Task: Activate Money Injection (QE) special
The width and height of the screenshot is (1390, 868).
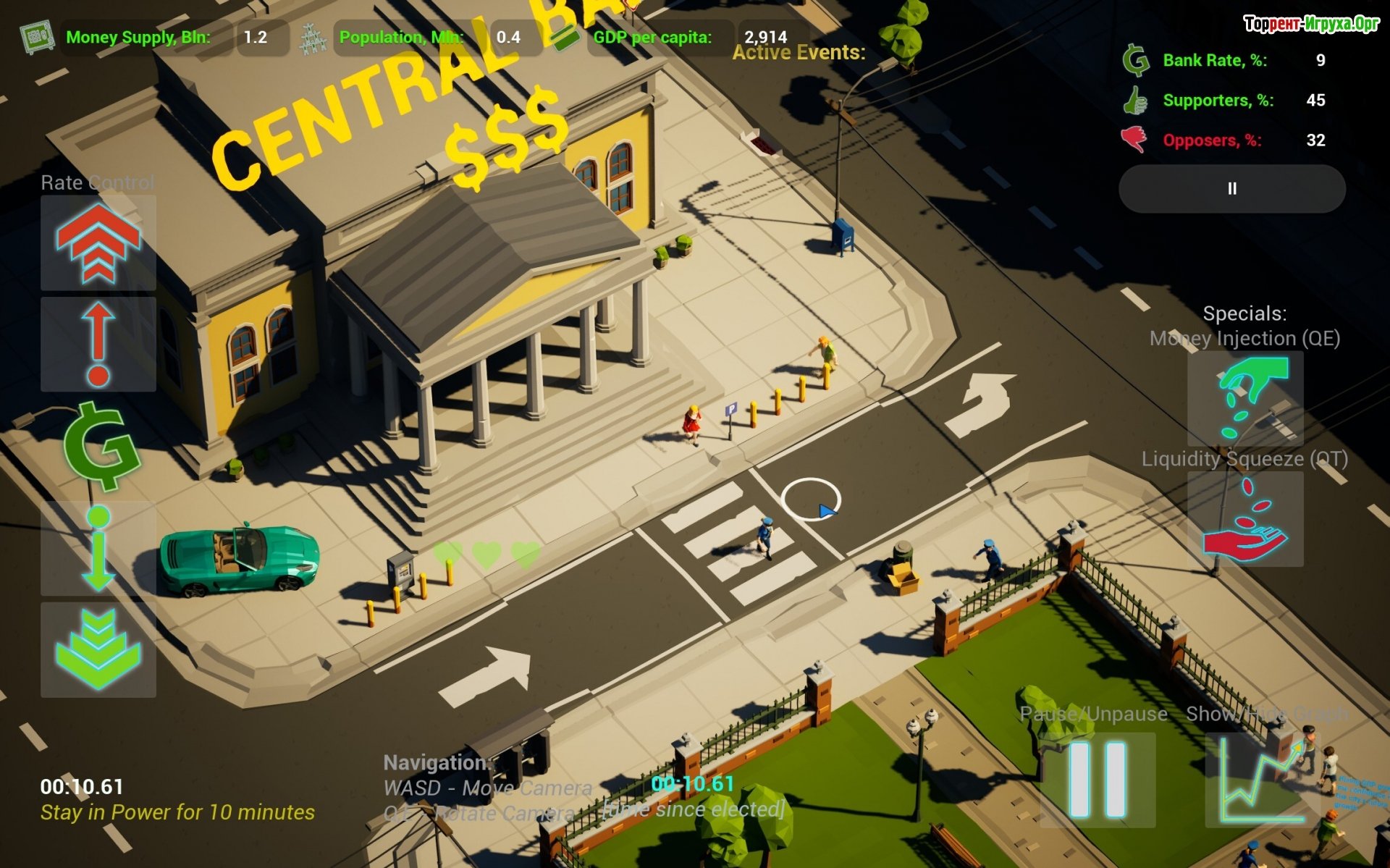Action: pos(1244,399)
